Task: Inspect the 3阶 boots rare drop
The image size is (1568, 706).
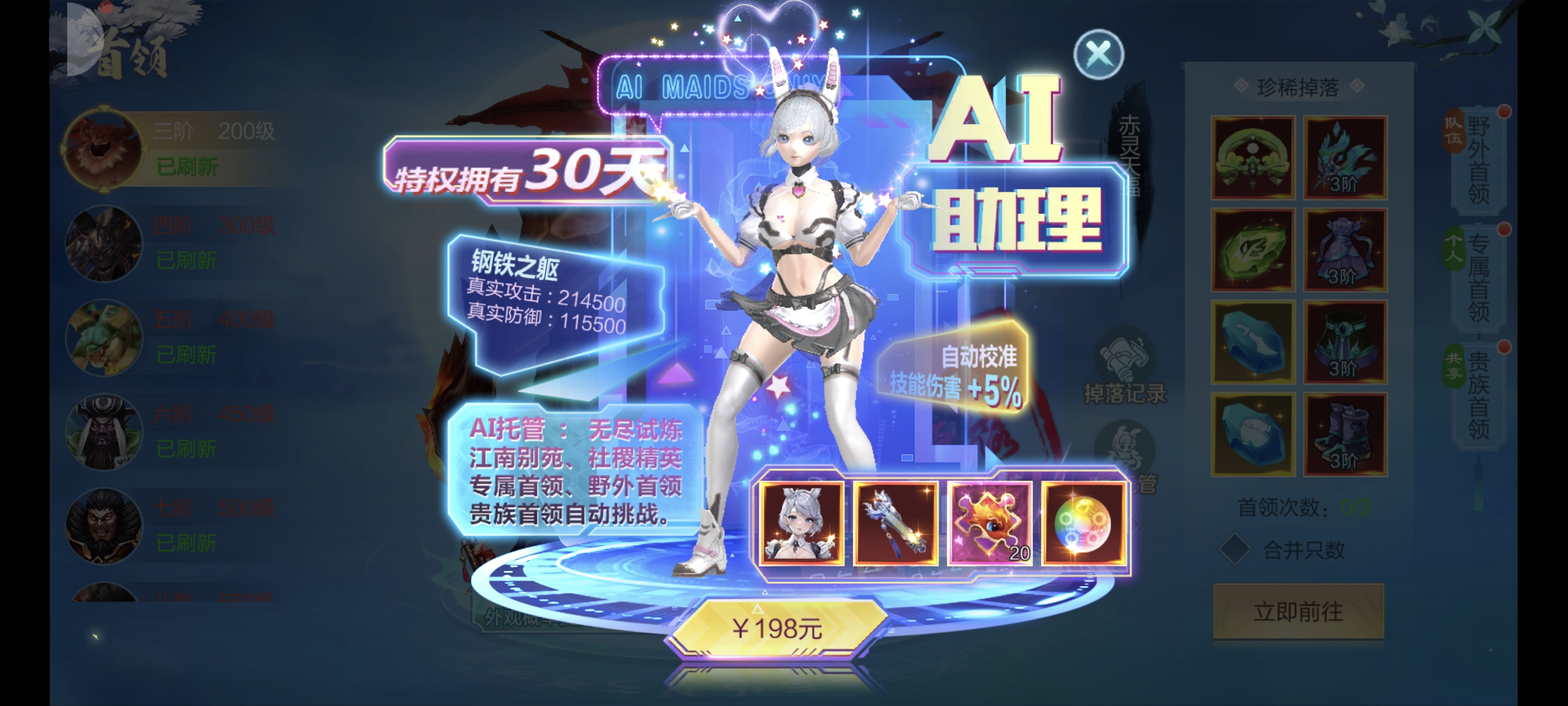Action: point(1345,434)
